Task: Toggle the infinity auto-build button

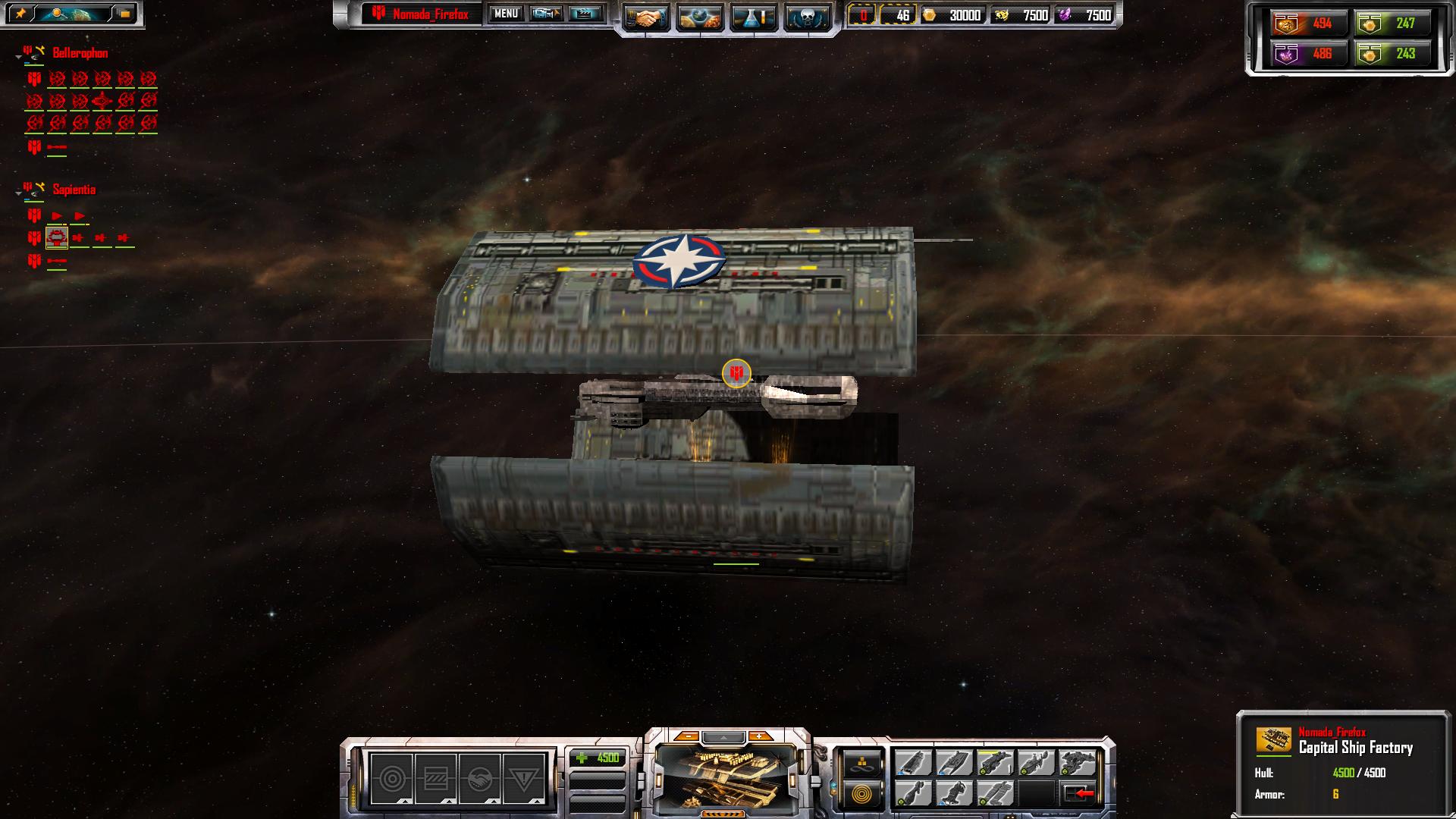Action: tap(861, 764)
